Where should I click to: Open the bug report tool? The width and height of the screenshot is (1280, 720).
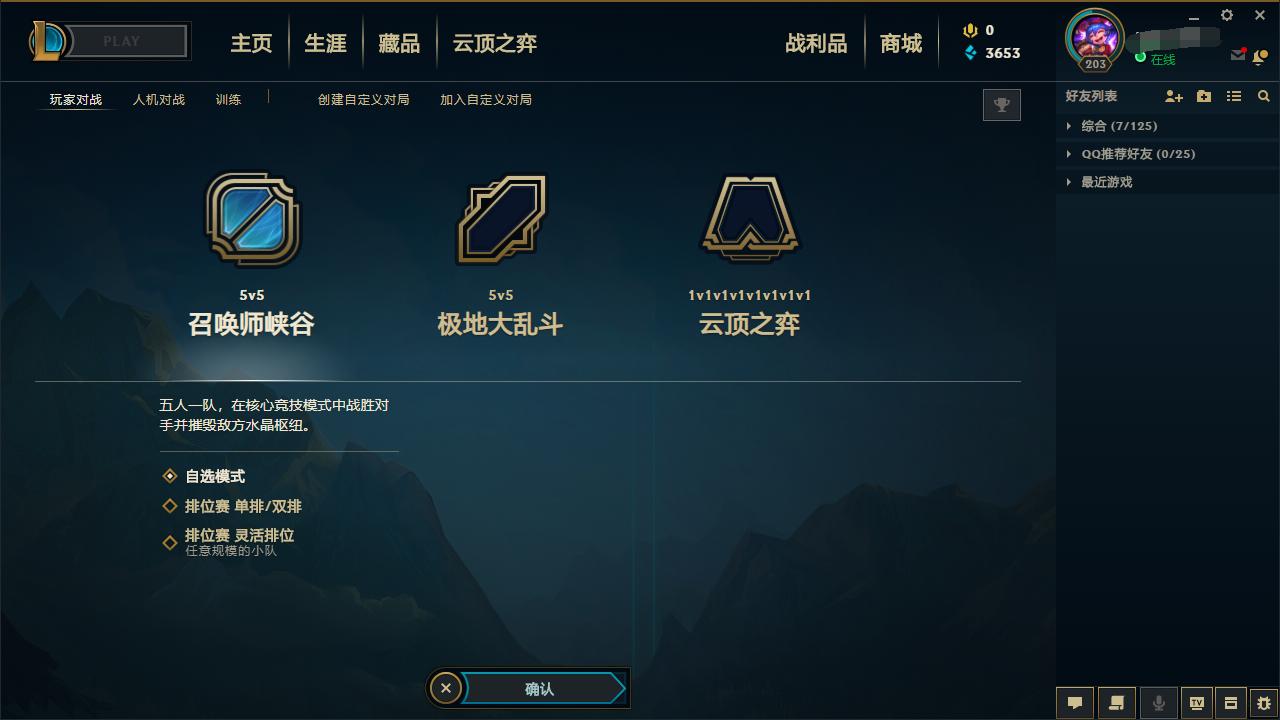1264,703
